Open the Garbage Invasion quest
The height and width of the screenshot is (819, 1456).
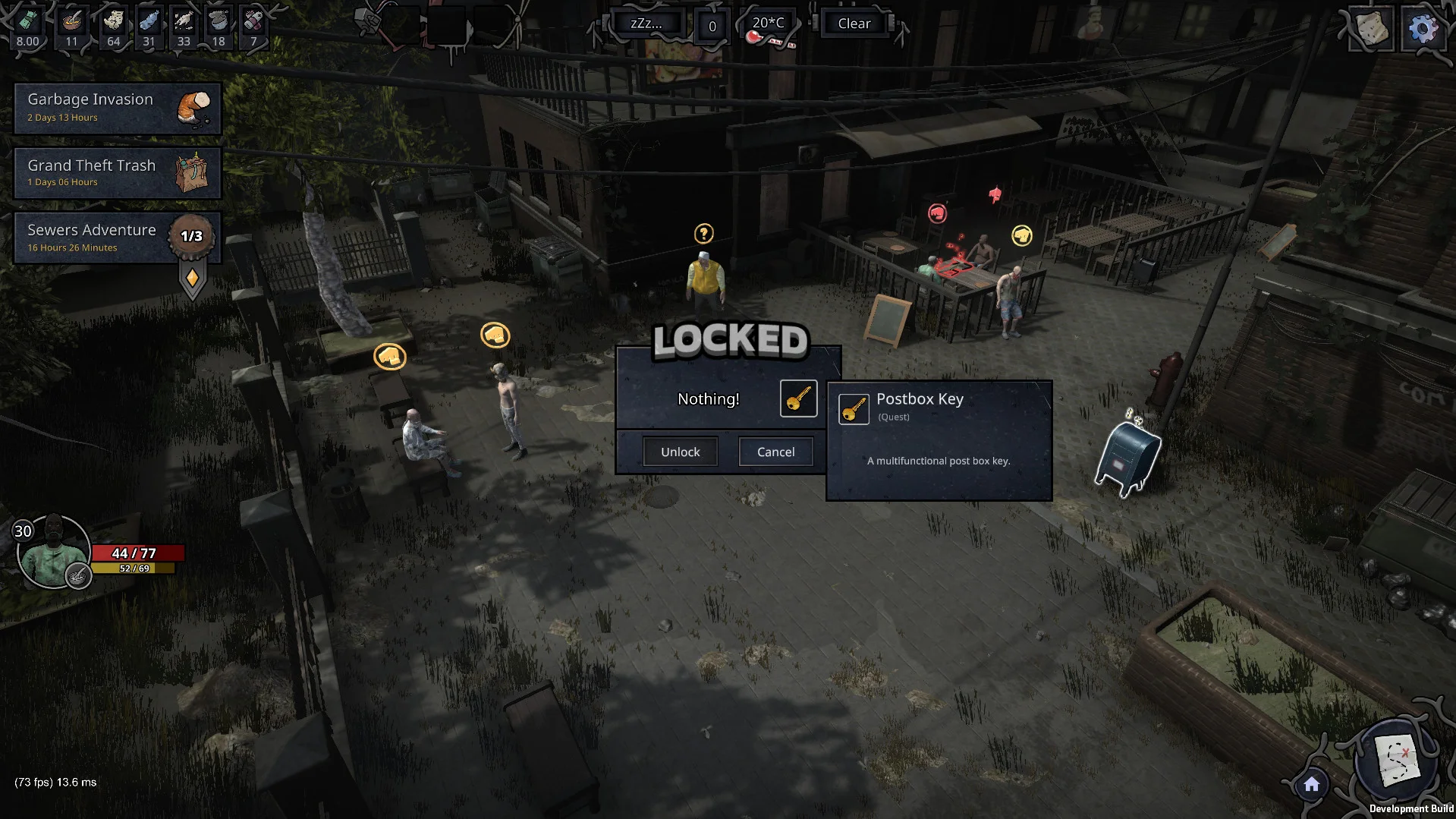click(x=118, y=108)
